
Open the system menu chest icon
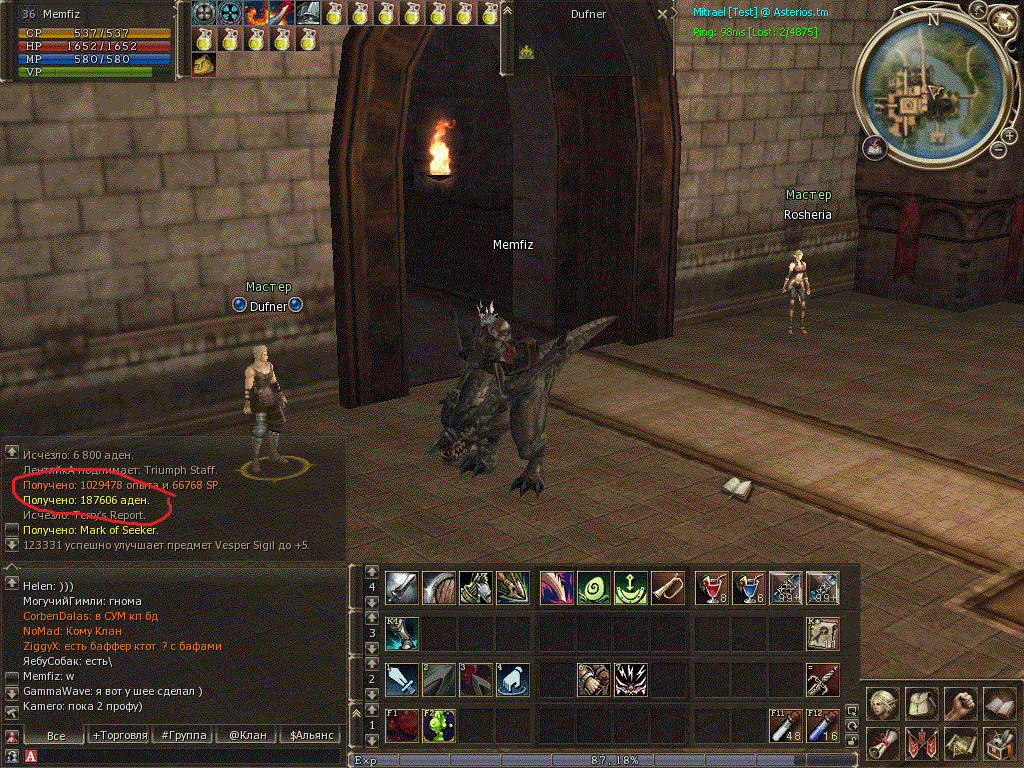coord(999,743)
